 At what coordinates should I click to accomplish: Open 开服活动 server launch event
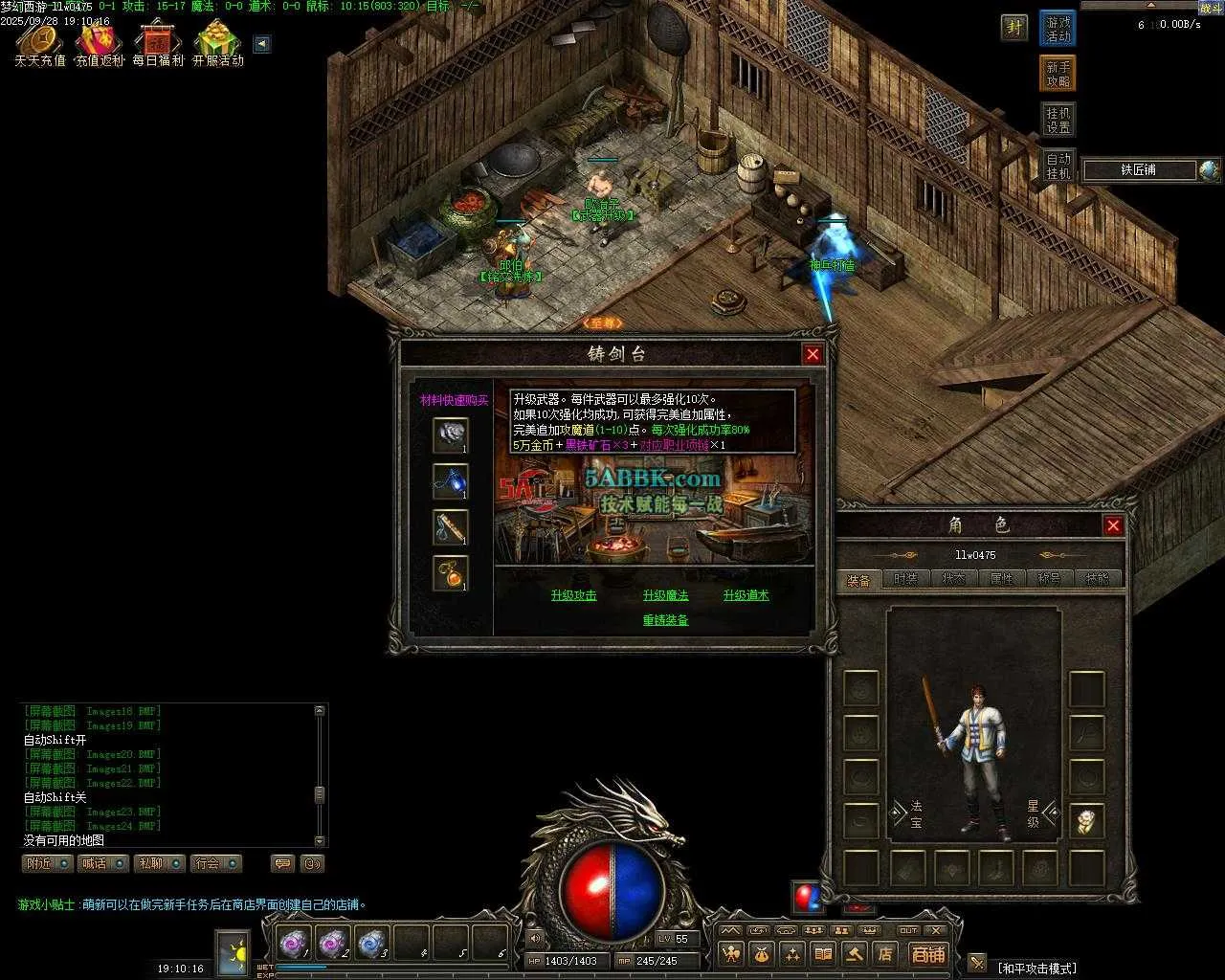click(x=218, y=44)
